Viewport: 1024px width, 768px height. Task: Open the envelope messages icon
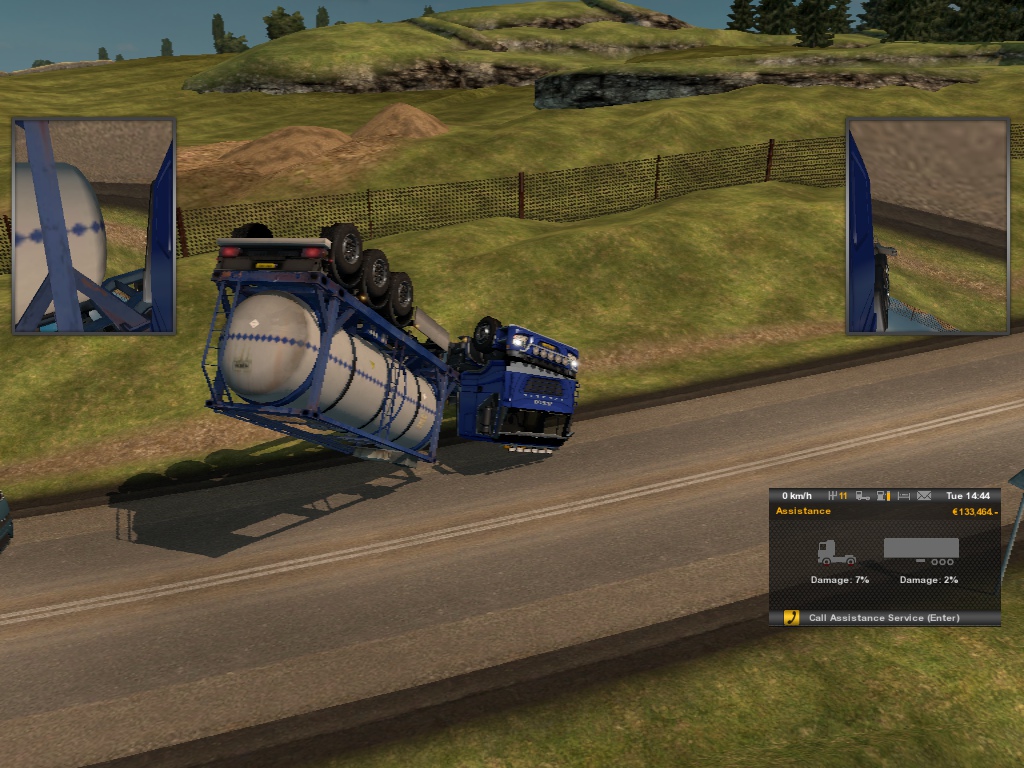coord(924,496)
